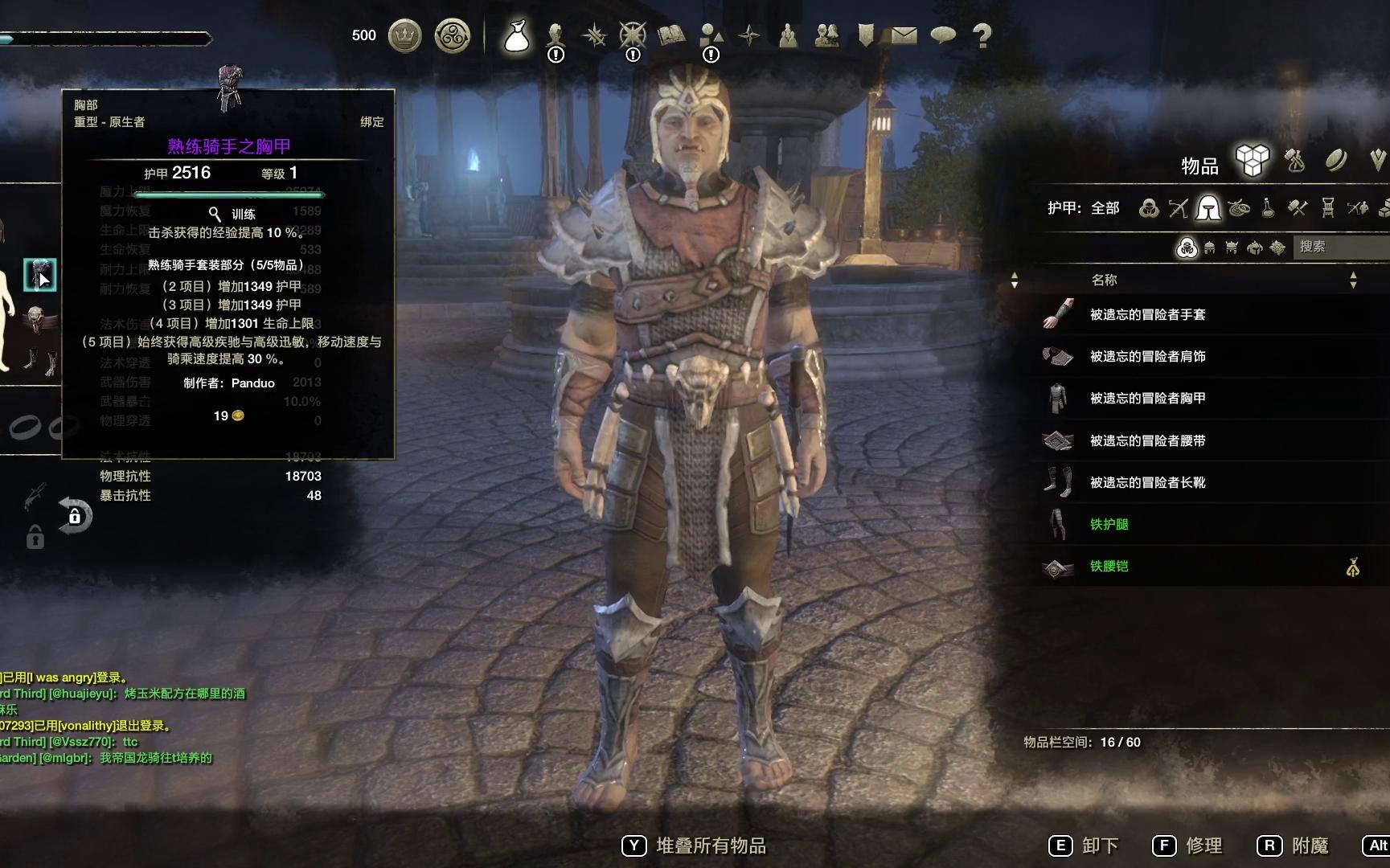Sort the list by 名称 column

pos(1105,280)
